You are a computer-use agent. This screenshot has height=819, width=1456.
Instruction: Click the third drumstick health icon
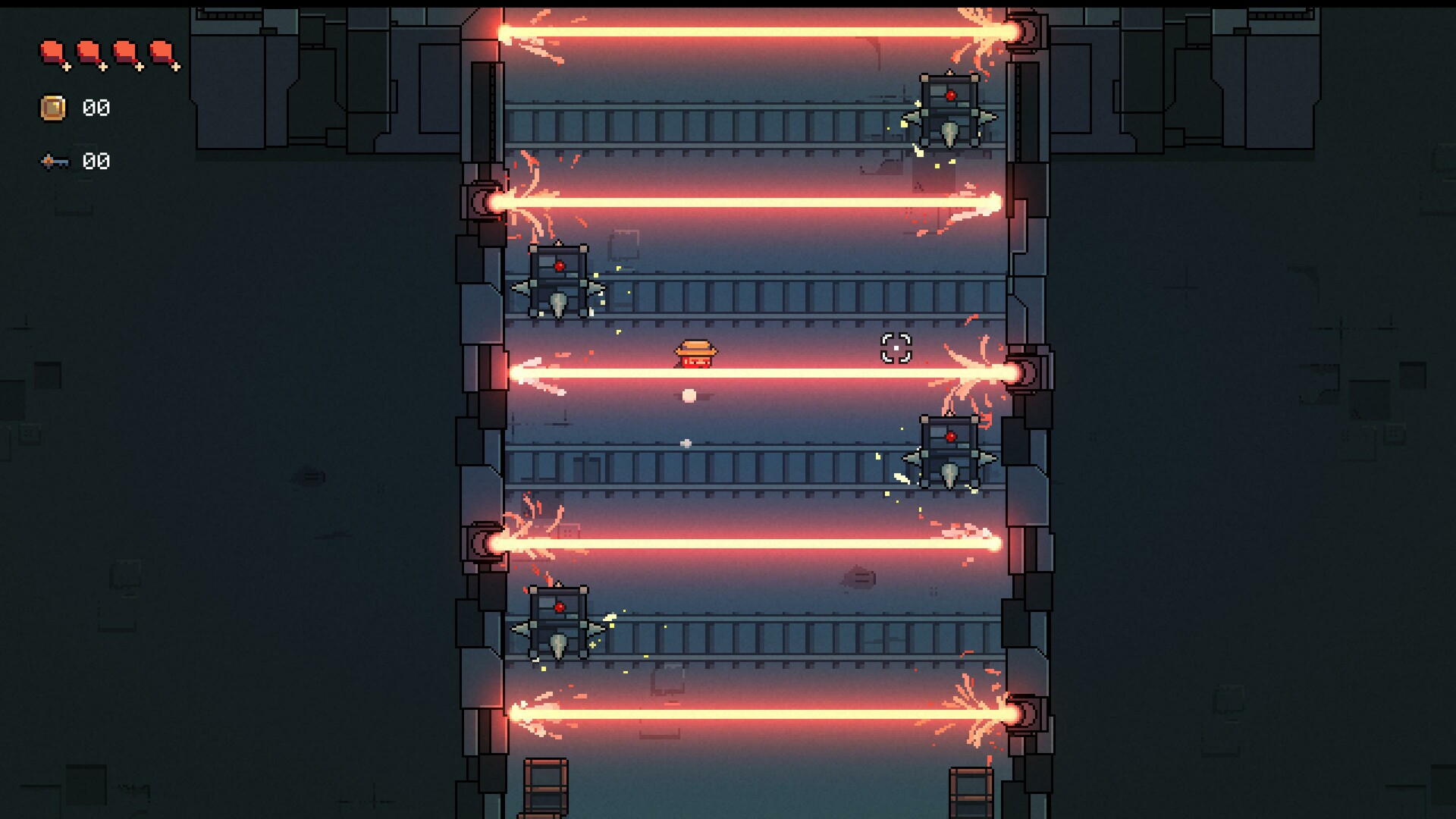click(x=123, y=53)
